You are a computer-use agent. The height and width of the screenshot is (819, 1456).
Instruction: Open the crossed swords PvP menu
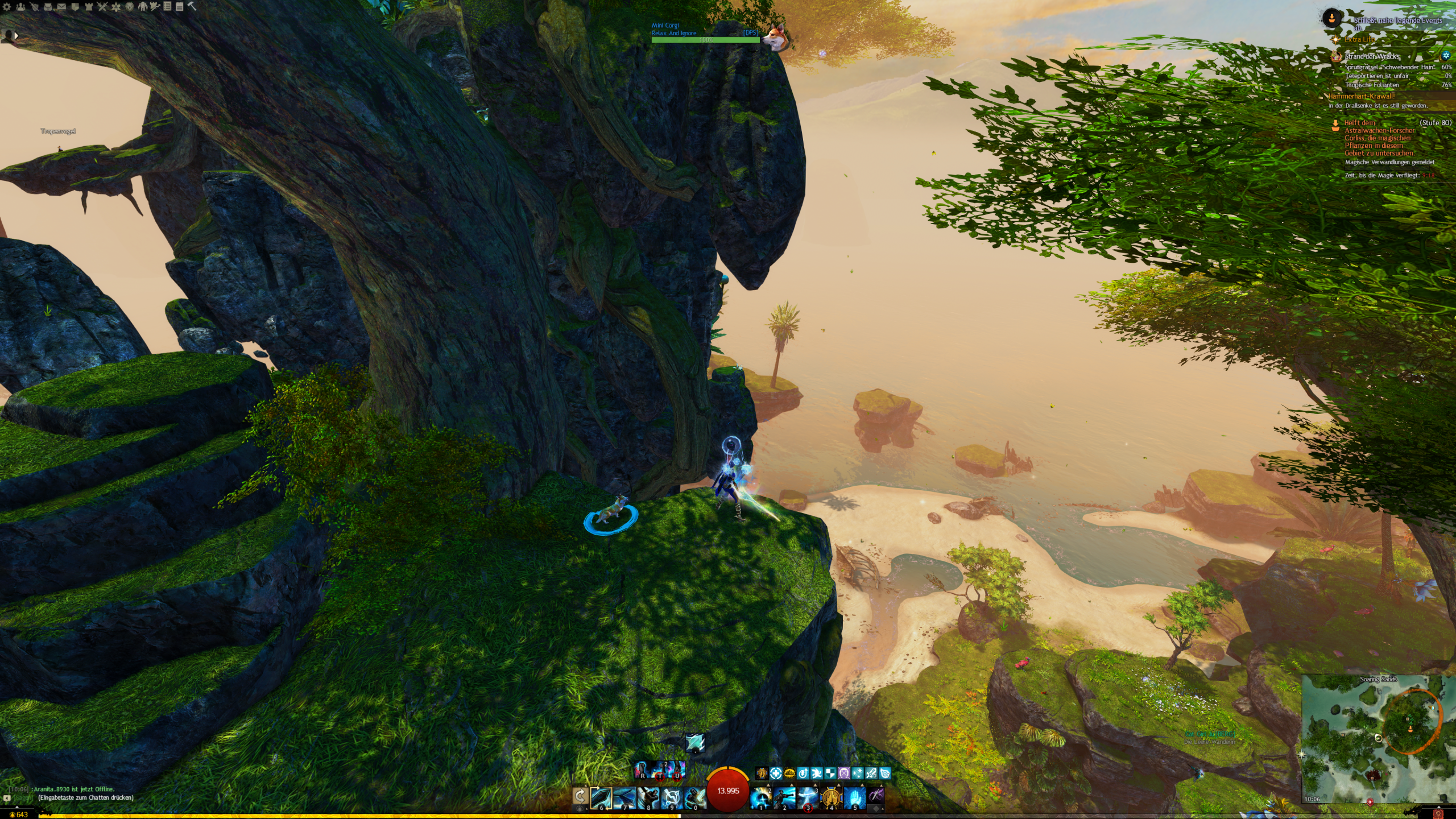[102, 7]
